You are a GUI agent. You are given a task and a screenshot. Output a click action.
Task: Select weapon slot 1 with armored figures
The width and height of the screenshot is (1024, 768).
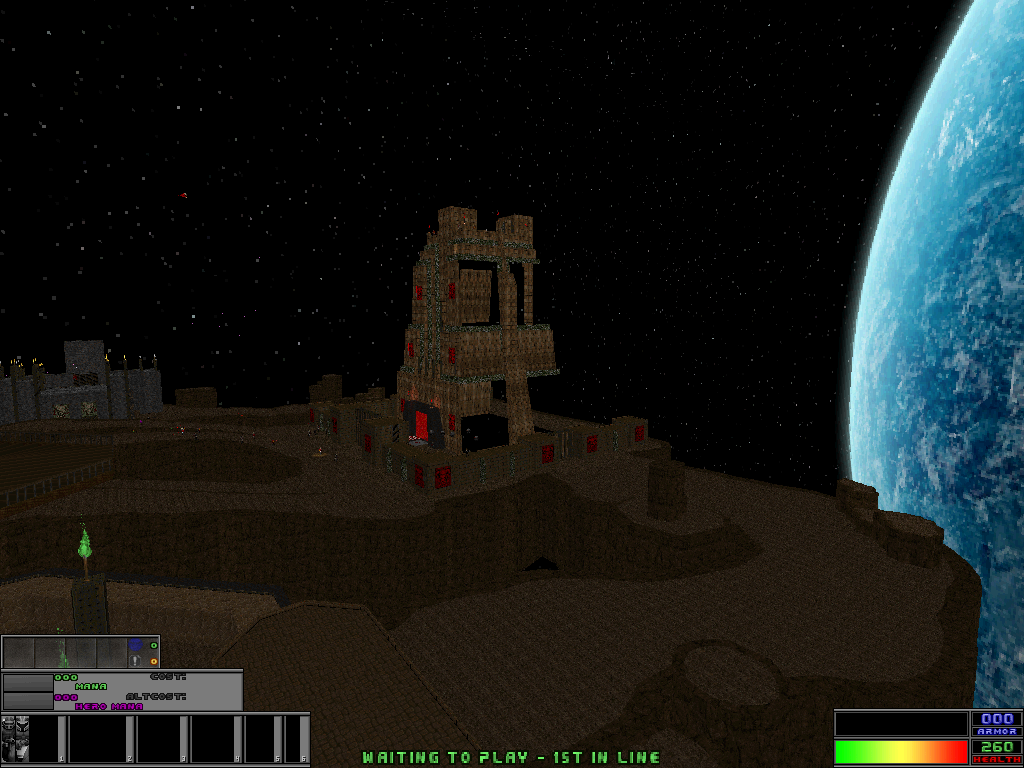pos(32,739)
